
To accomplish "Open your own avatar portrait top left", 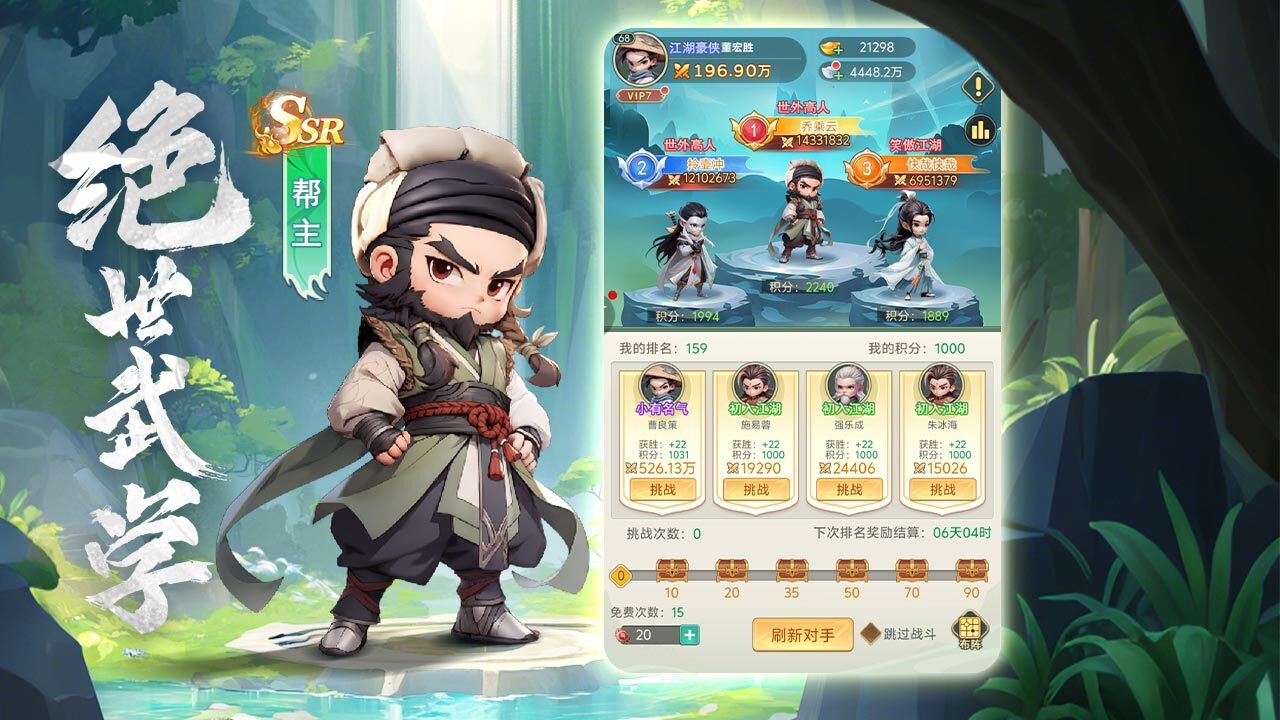I will [641, 58].
